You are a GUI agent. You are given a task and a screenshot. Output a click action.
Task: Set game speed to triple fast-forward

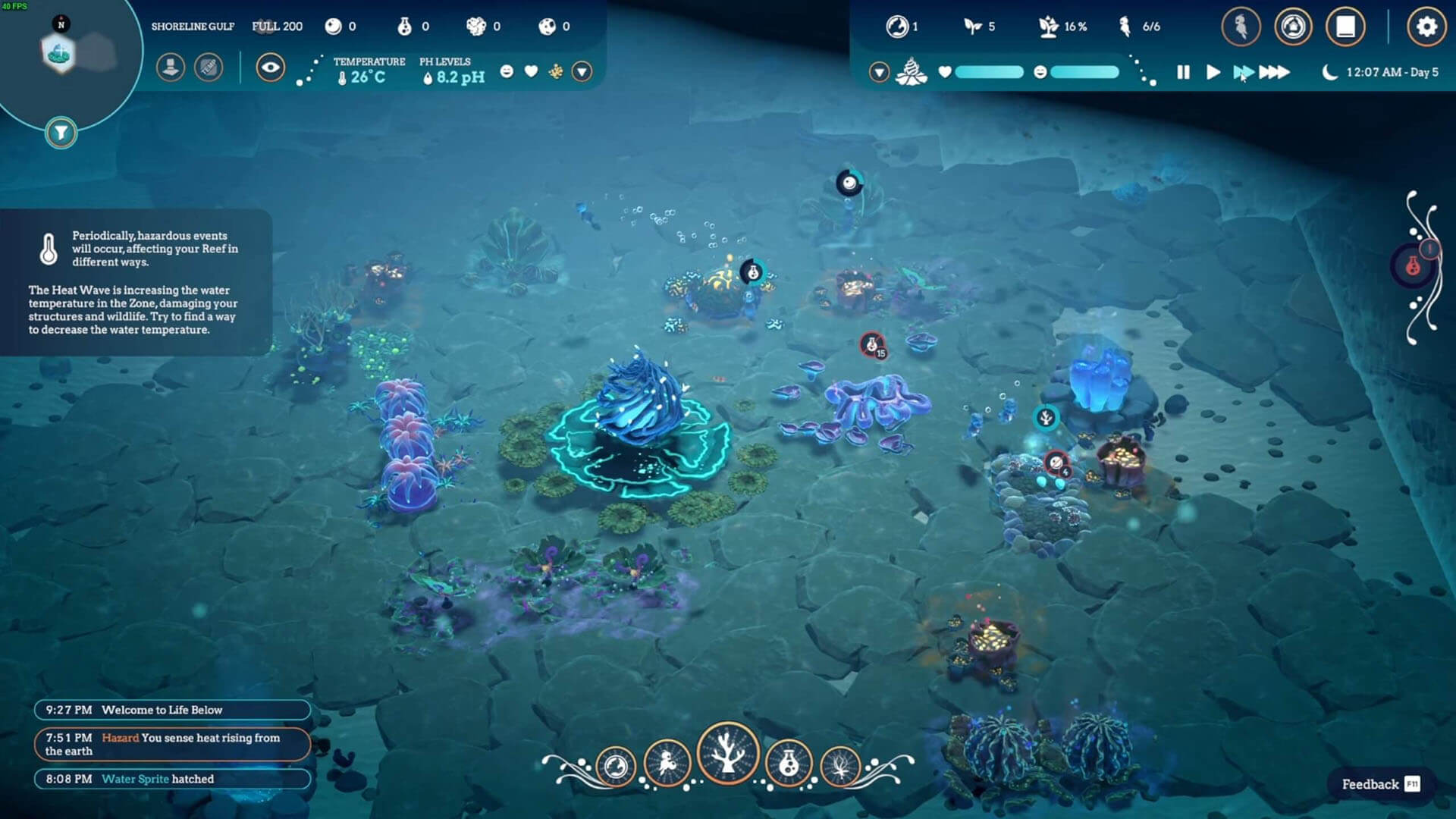coord(1274,72)
